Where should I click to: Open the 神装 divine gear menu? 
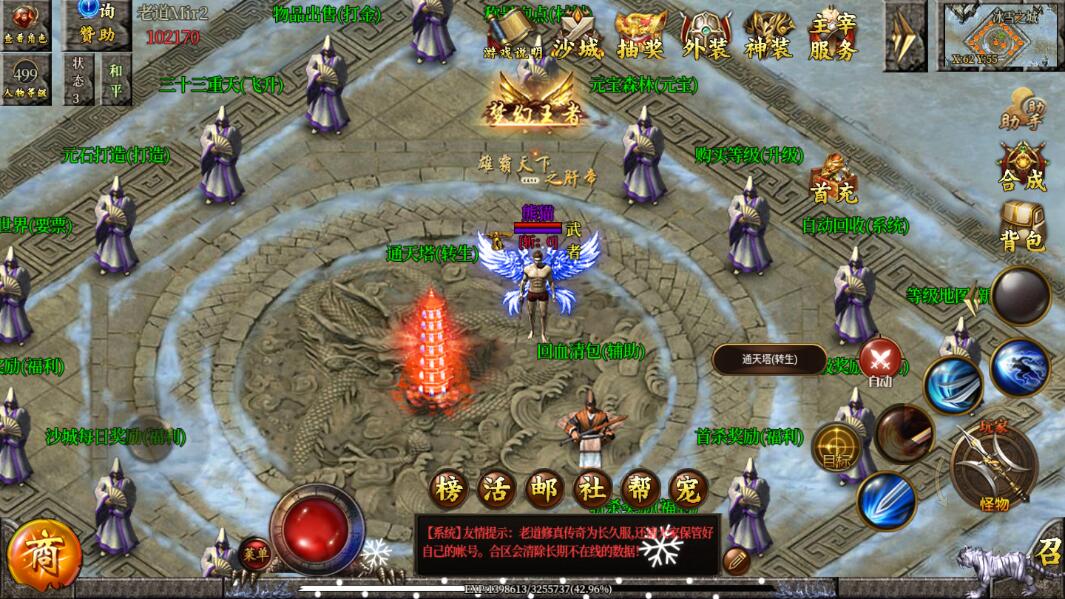pos(769,38)
